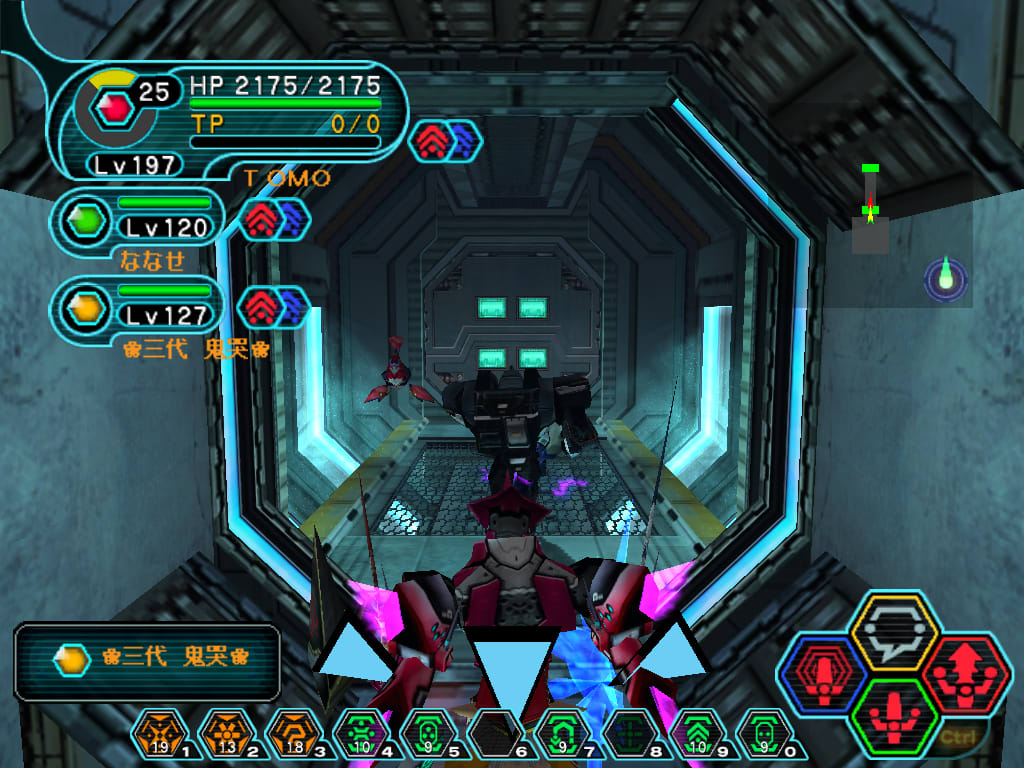Activate the red-bordered heavy attack hexagon
1024x768 pixels.
[965, 674]
